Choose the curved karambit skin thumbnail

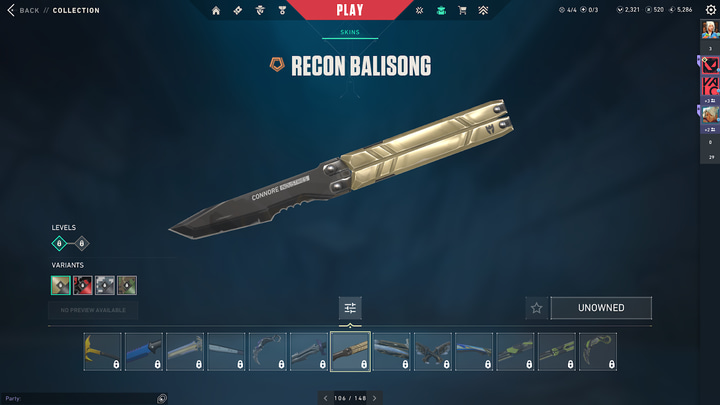pos(267,352)
